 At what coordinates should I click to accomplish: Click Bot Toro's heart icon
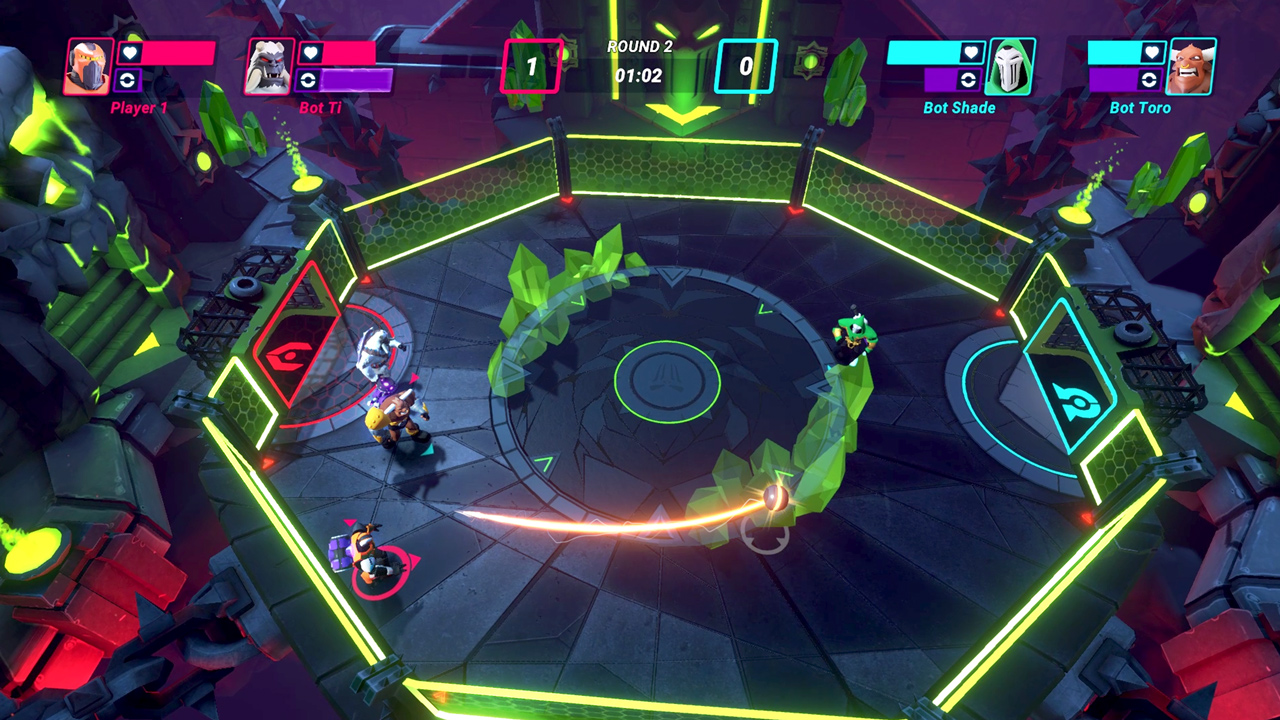coord(1151,52)
